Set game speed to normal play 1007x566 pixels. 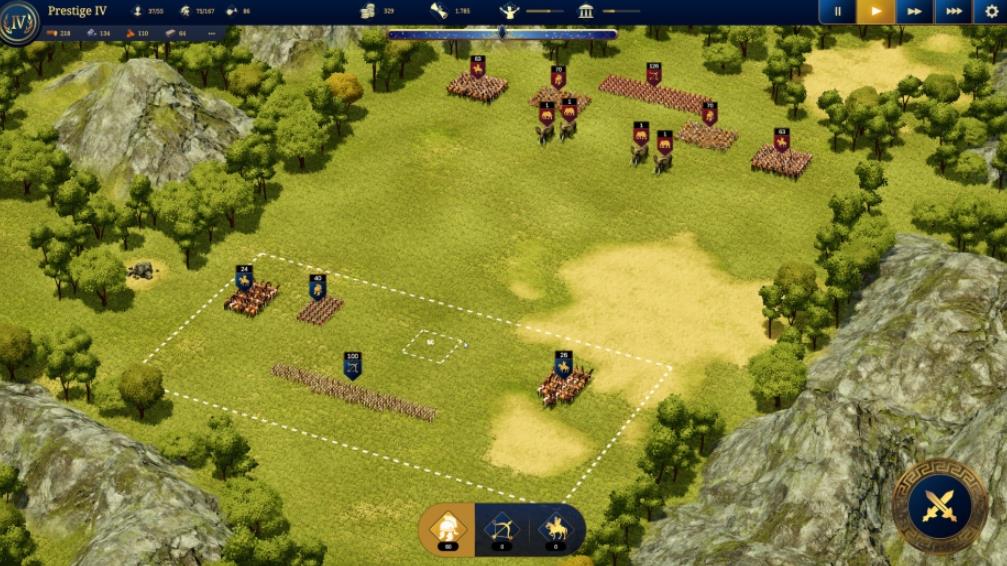coord(876,12)
